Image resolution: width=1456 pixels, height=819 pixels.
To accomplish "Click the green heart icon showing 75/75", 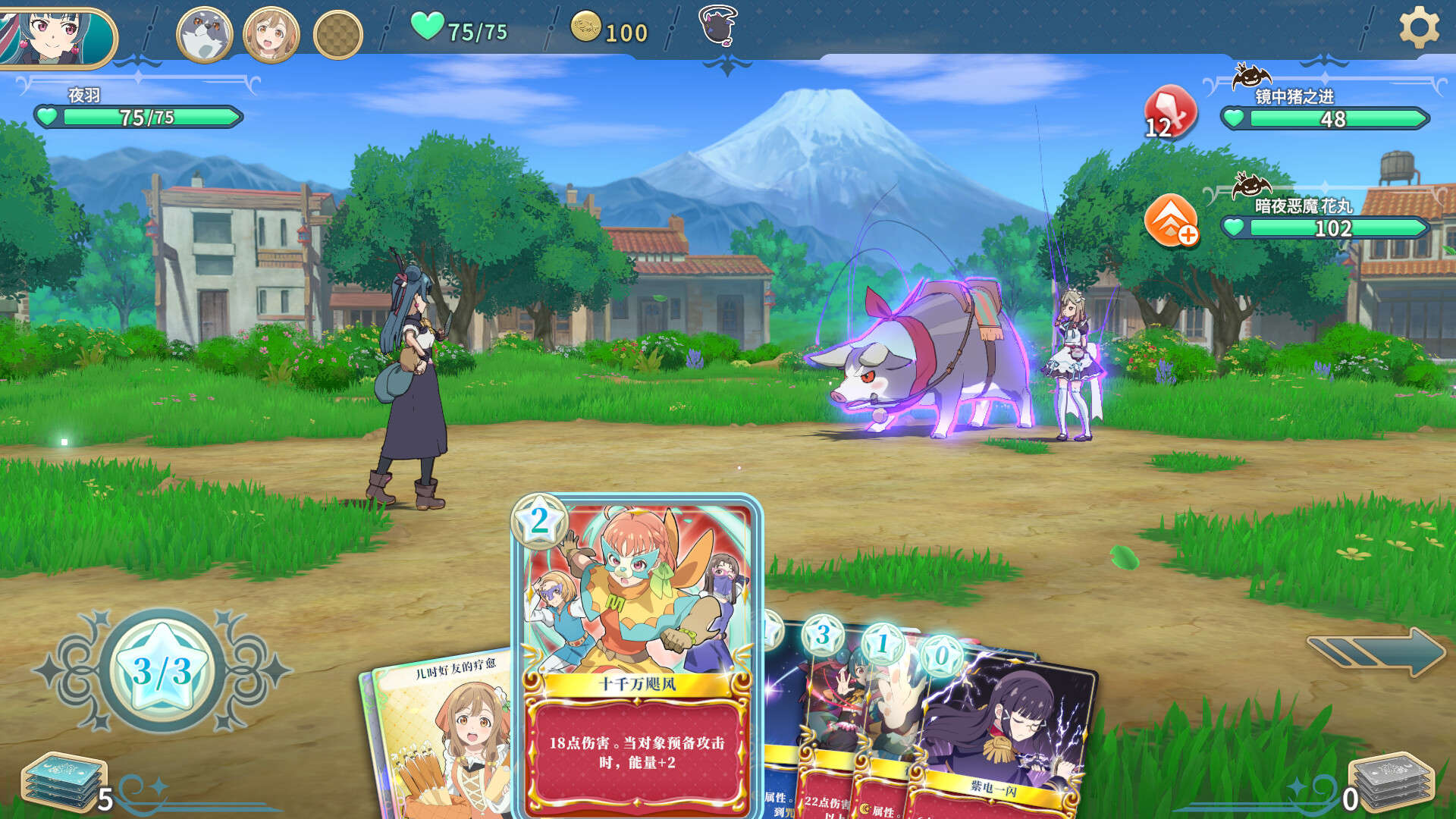I will pyautogui.click(x=428, y=28).
